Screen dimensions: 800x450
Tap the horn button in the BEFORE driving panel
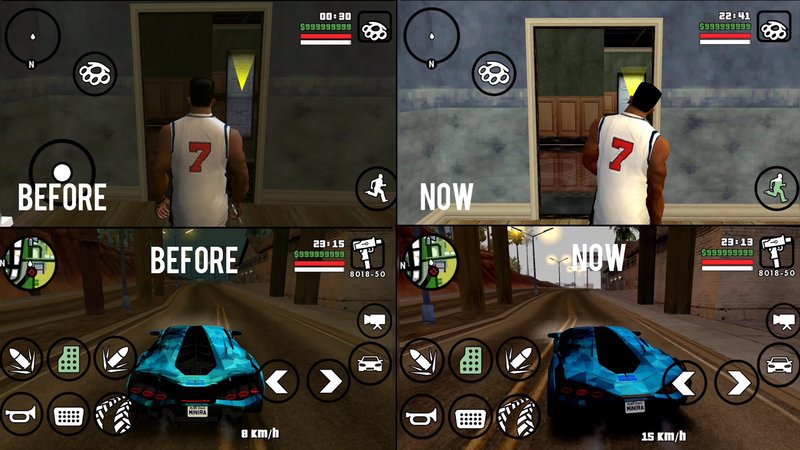pos(19,409)
